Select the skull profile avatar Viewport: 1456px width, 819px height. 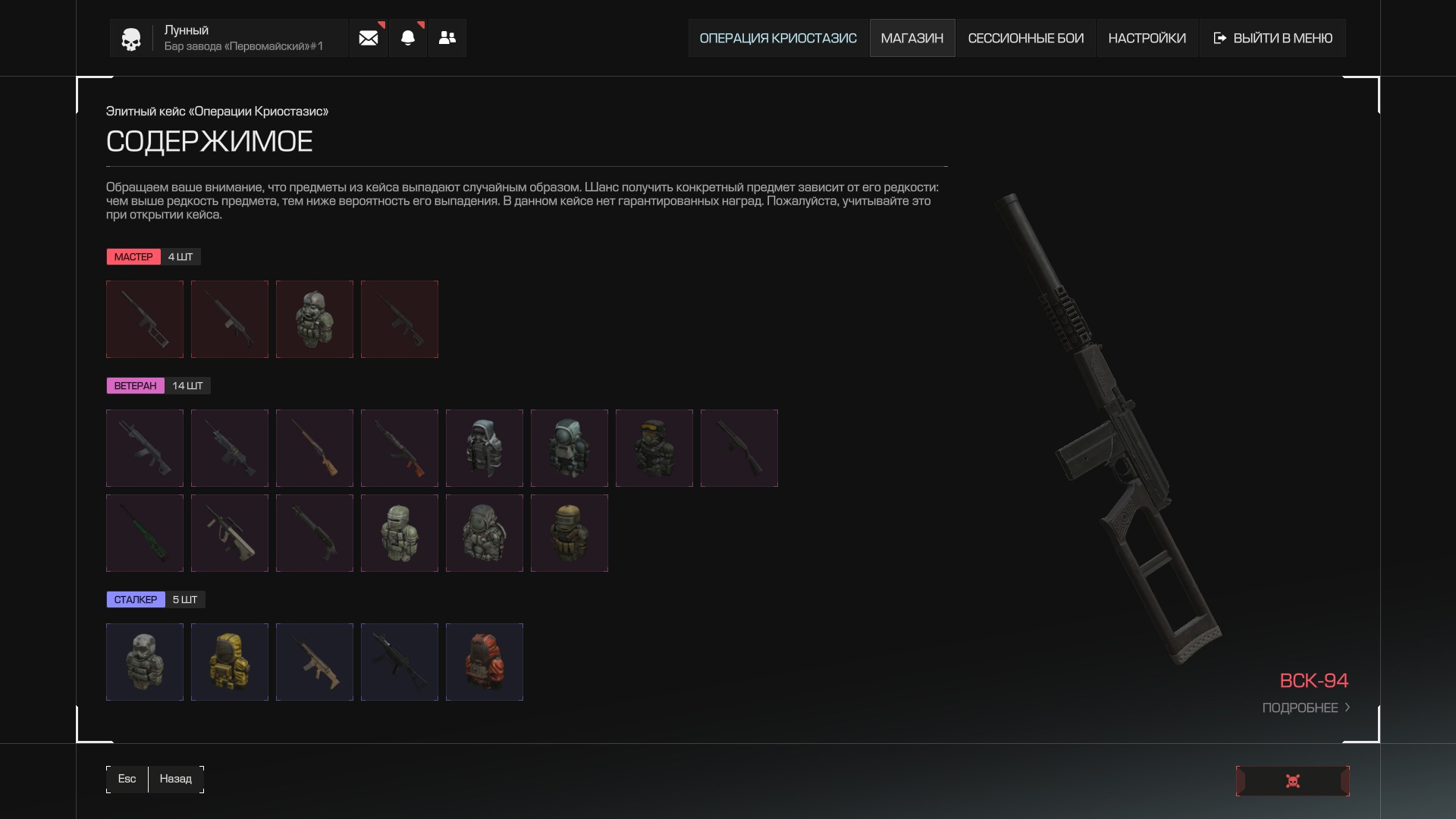131,39
